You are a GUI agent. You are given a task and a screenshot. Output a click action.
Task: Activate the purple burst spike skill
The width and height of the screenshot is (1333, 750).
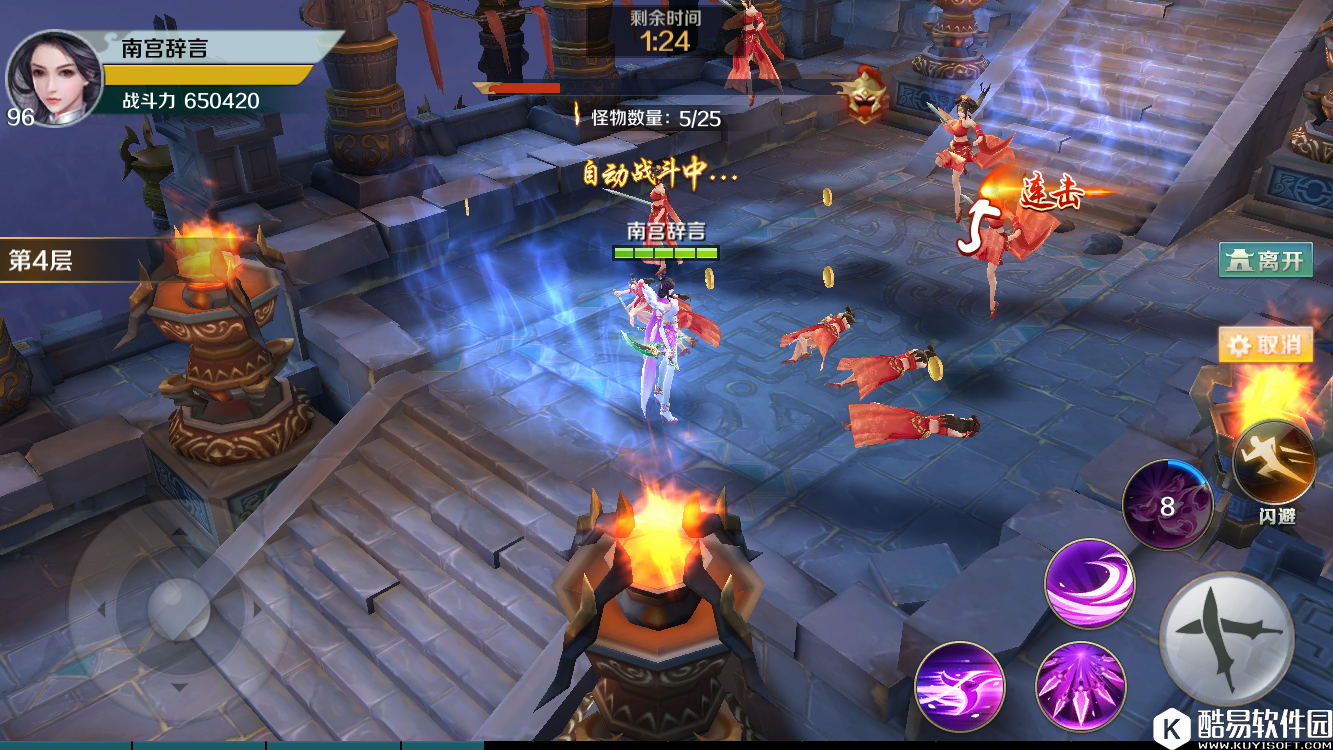[x=1081, y=685]
